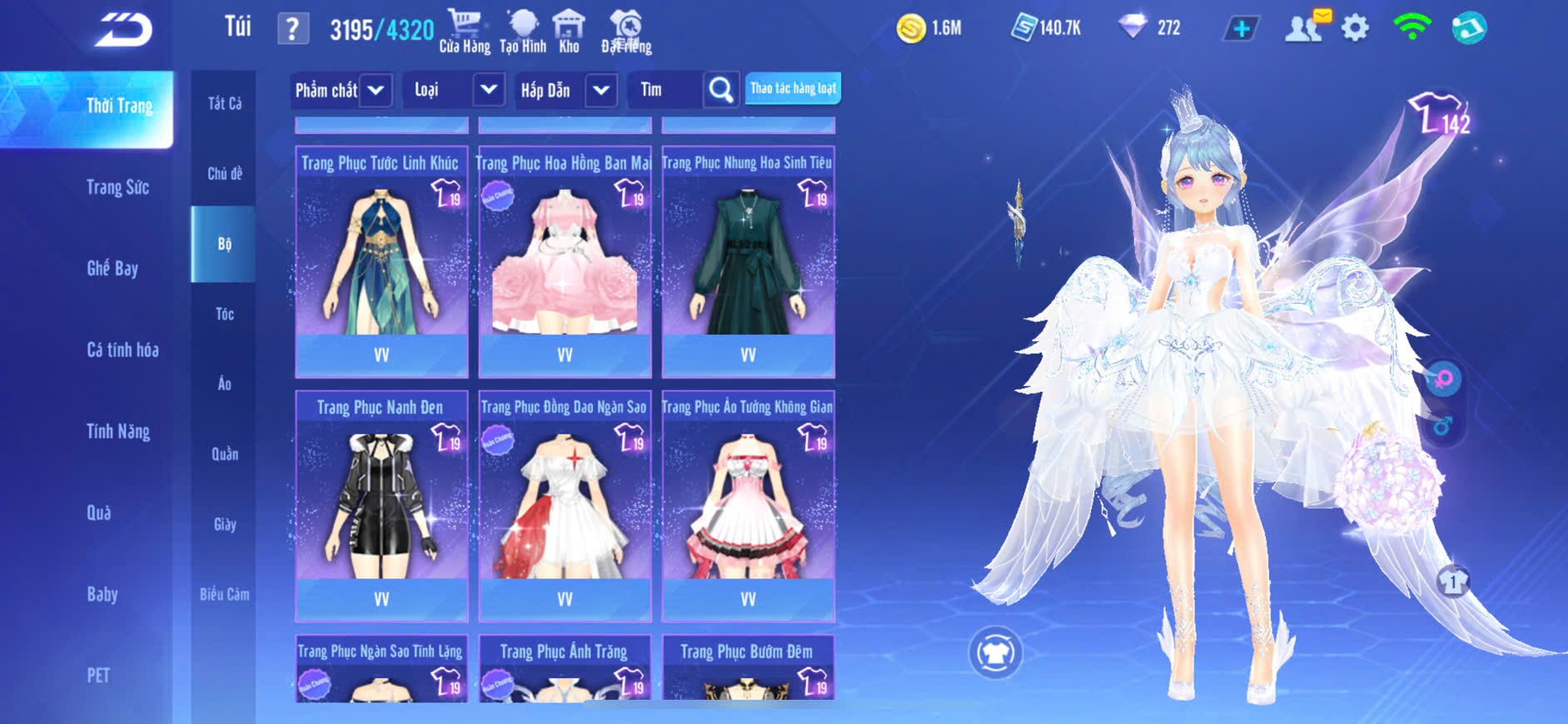This screenshot has height=724, width=1568.
Task: Switch to the Trang Sức category
Action: (x=117, y=187)
